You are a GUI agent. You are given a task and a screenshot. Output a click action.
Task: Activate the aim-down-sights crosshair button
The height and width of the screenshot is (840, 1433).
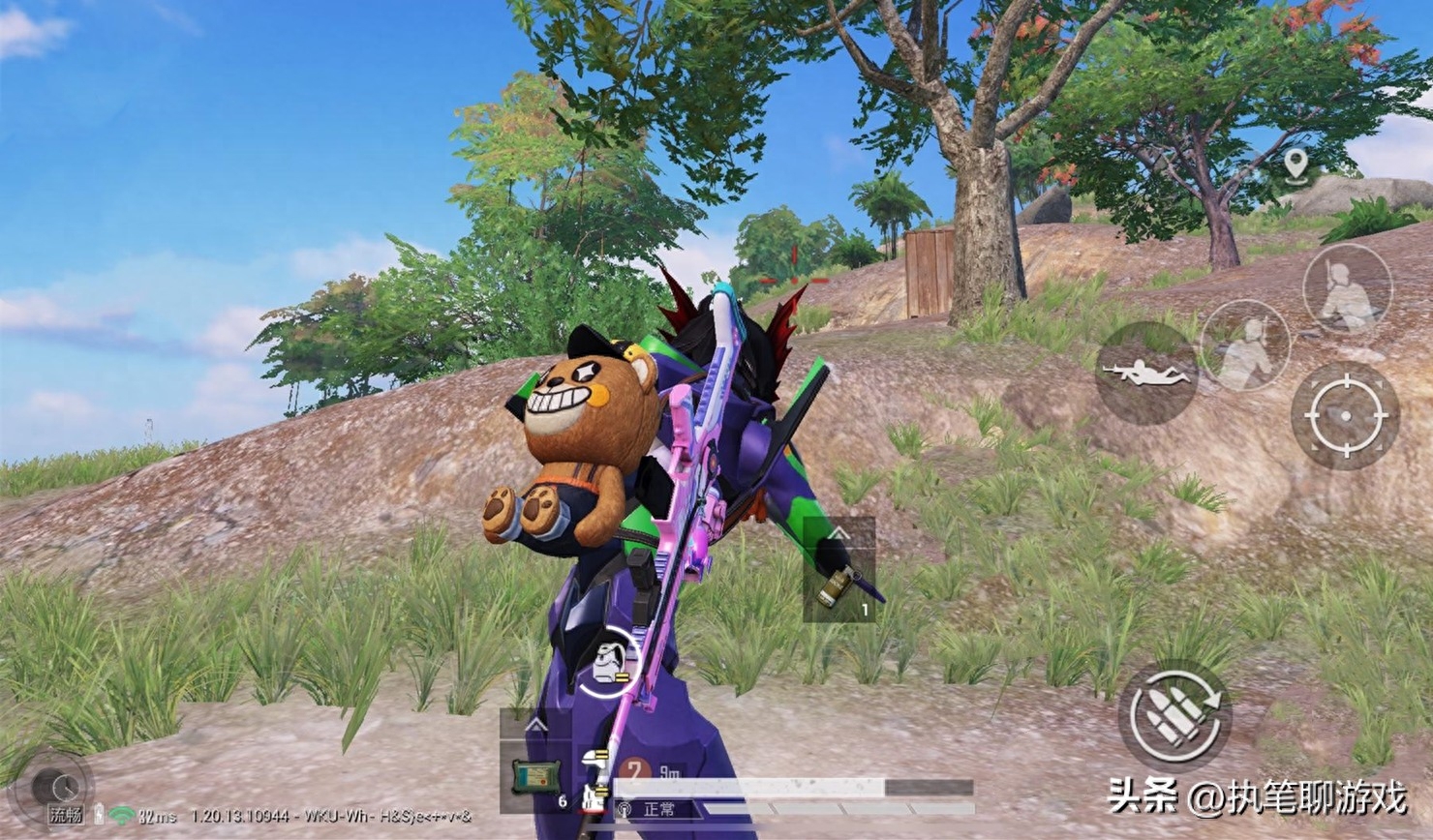(1345, 415)
